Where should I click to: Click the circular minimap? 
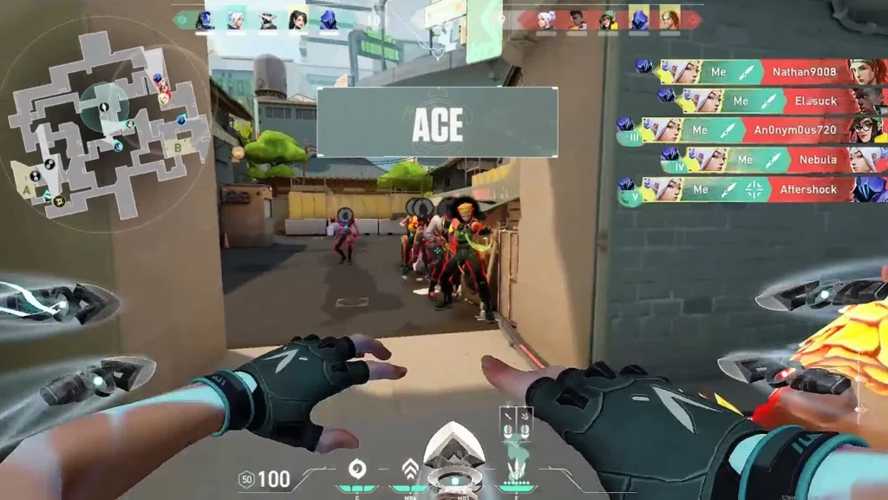pos(105,122)
